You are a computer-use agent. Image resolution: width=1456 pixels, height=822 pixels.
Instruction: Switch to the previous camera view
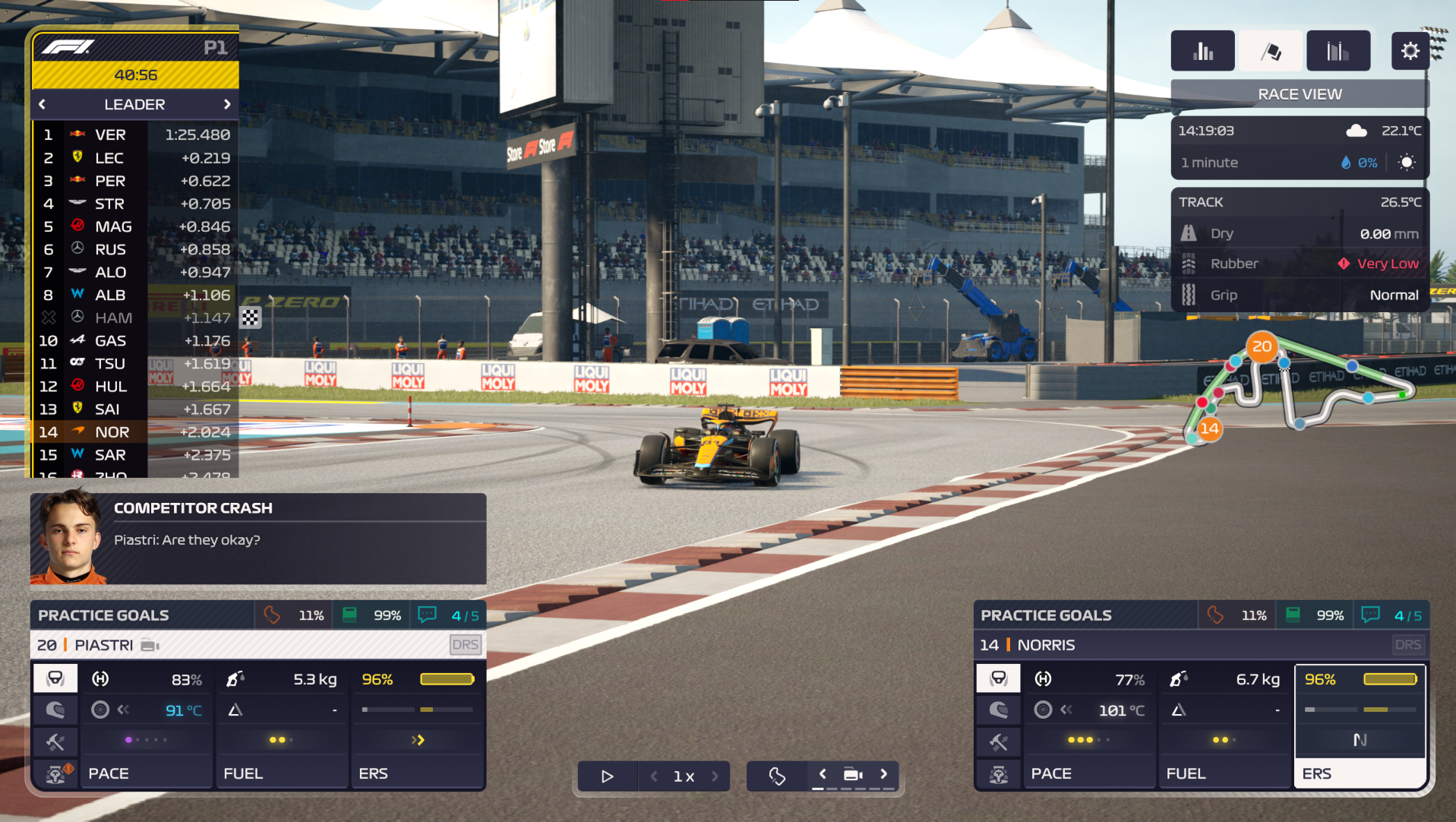click(823, 774)
